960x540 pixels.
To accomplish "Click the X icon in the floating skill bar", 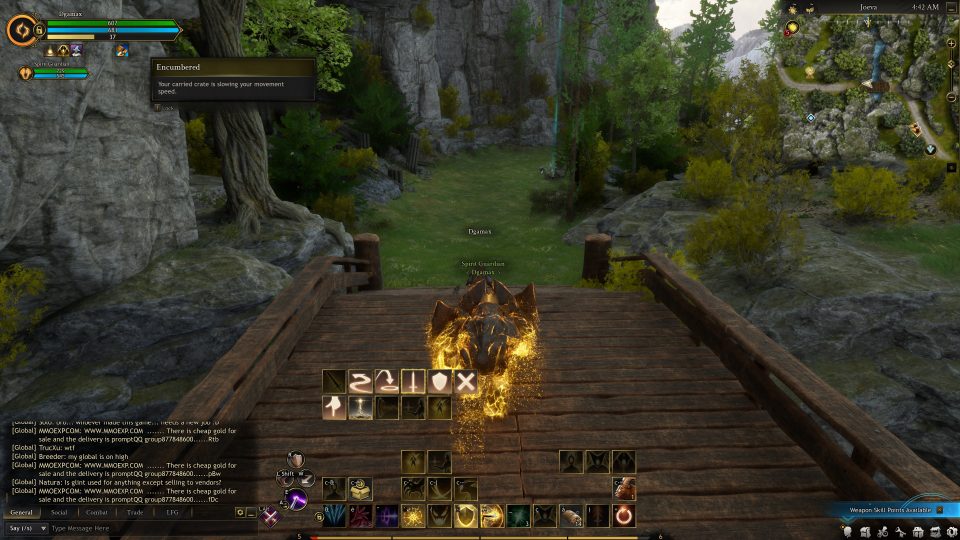I will pyautogui.click(x=465, y=381).
